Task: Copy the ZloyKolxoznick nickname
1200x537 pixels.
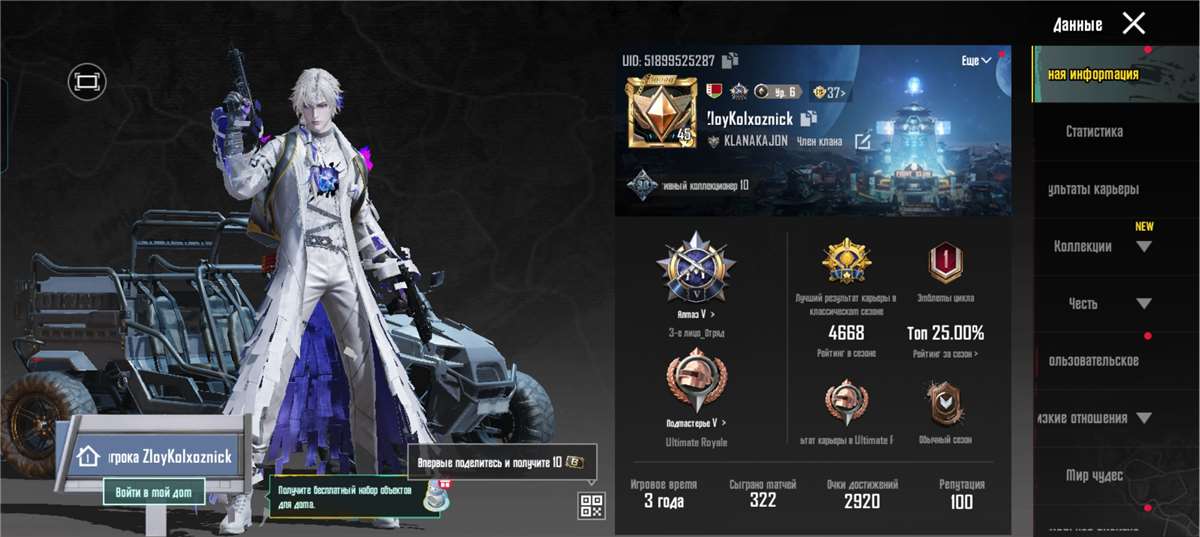Action: [x=808, y=118]
